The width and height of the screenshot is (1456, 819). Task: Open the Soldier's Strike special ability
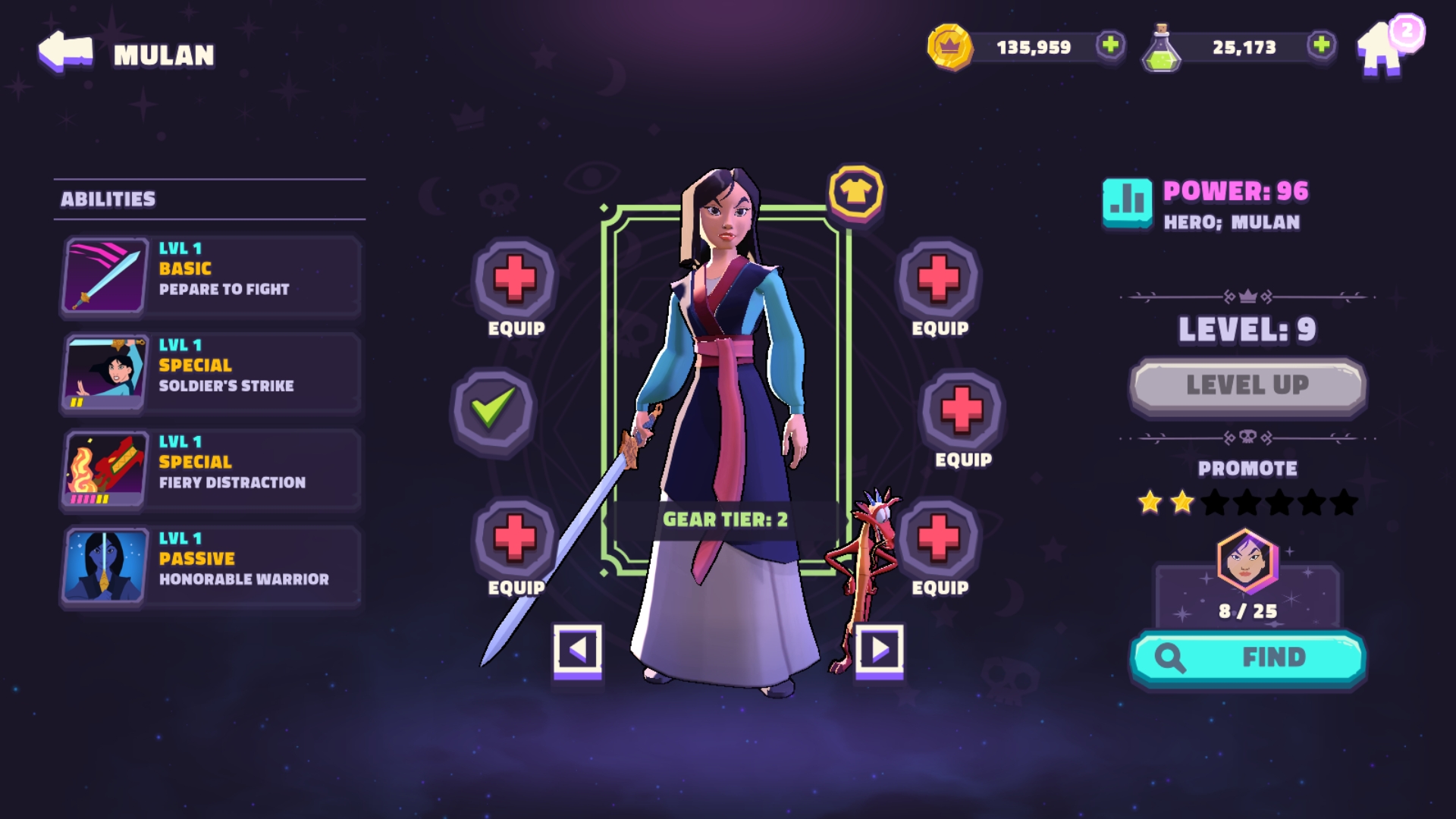pyautogui.click(x=211, y=373)
